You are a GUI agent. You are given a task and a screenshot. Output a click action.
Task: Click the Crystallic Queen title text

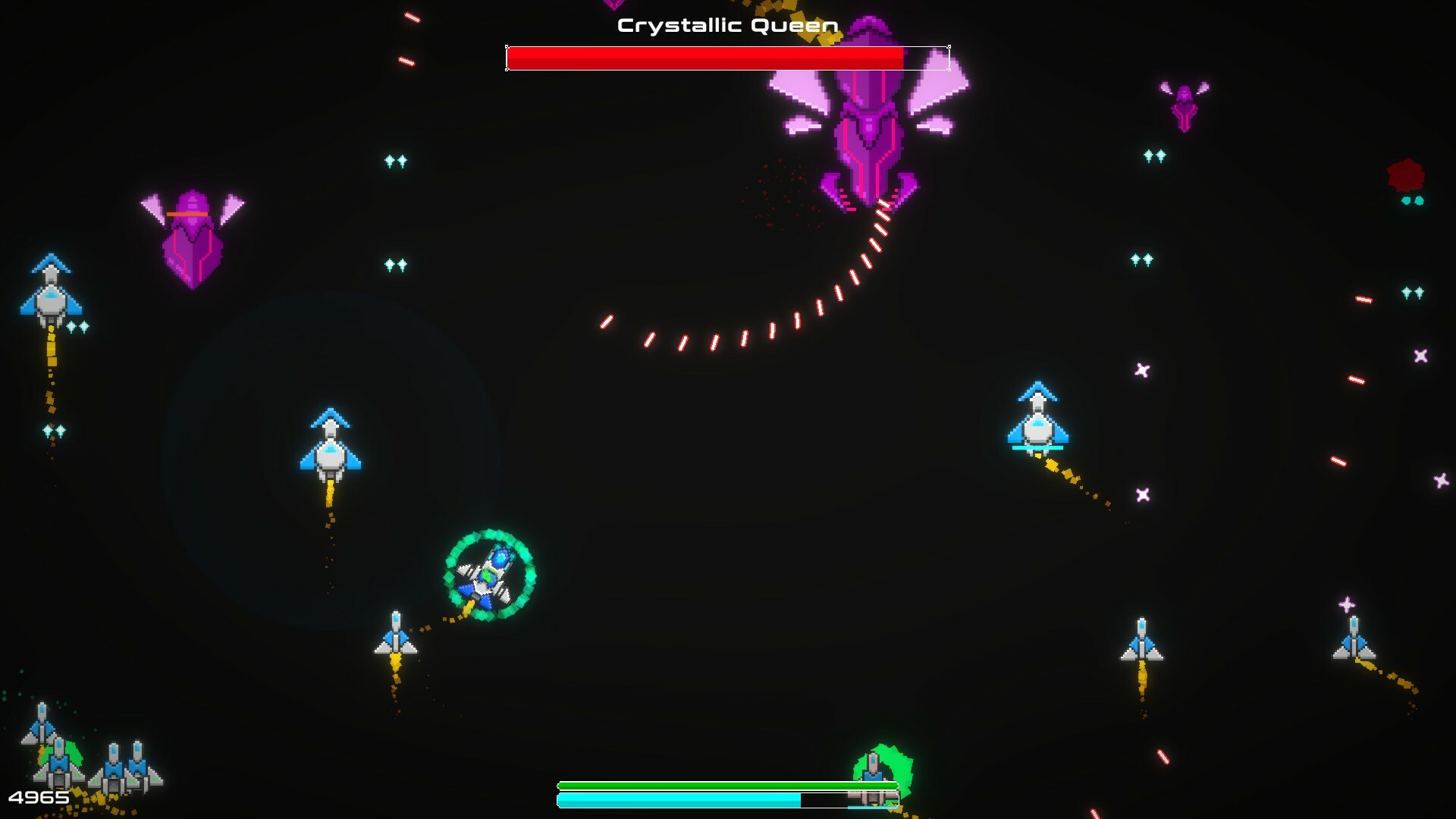pyautogui.click(x=726, y=24)
